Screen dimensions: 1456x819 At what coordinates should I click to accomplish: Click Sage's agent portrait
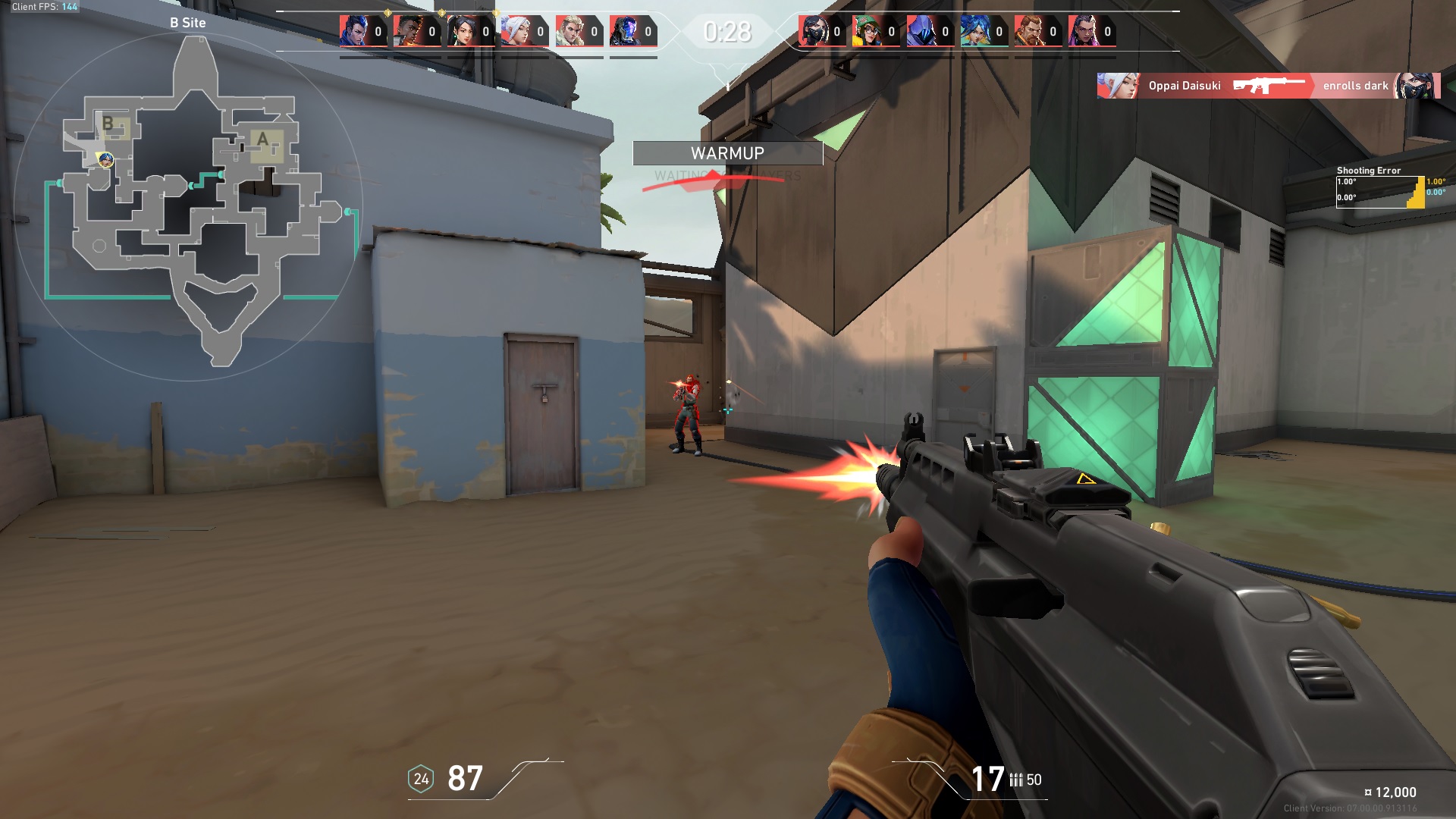tap(461, 32)
